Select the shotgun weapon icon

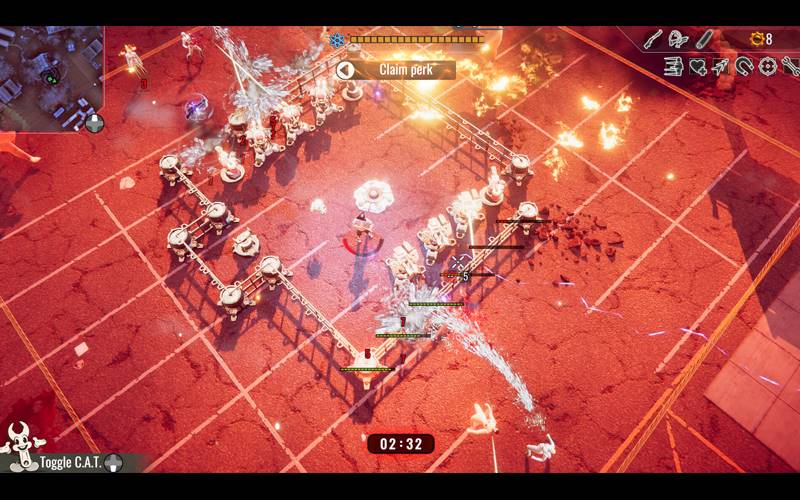coord(653,39)
